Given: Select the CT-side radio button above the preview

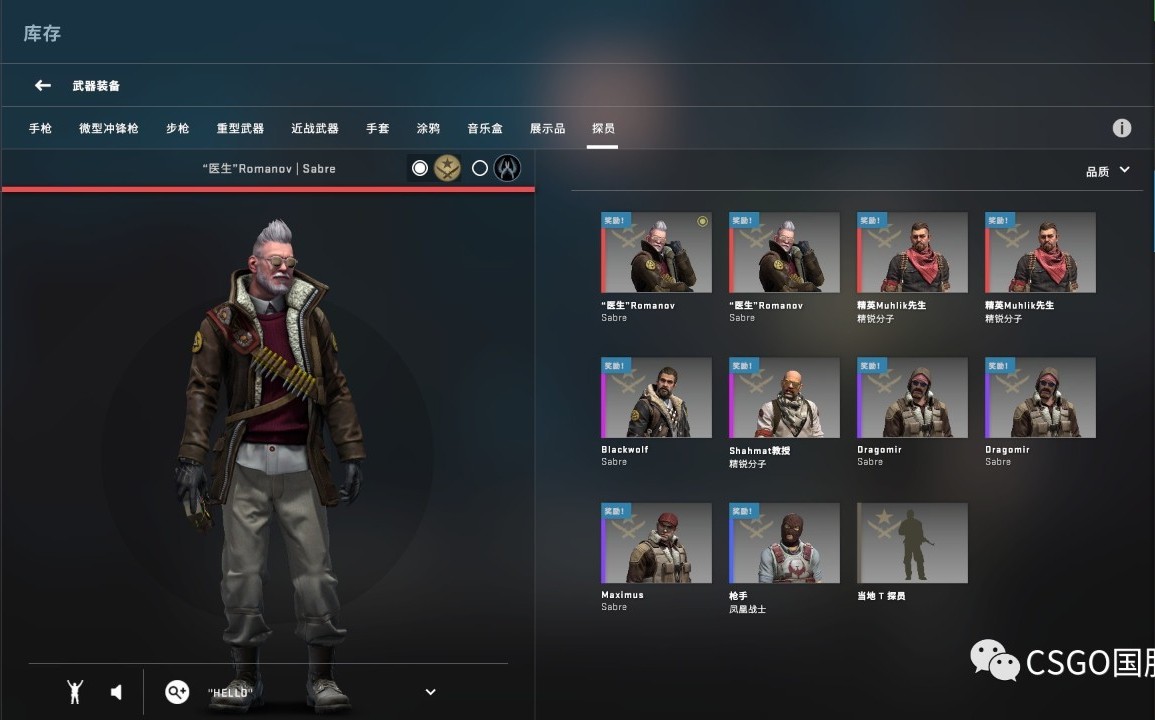Looking at the screenshot, I should point(480,168).
